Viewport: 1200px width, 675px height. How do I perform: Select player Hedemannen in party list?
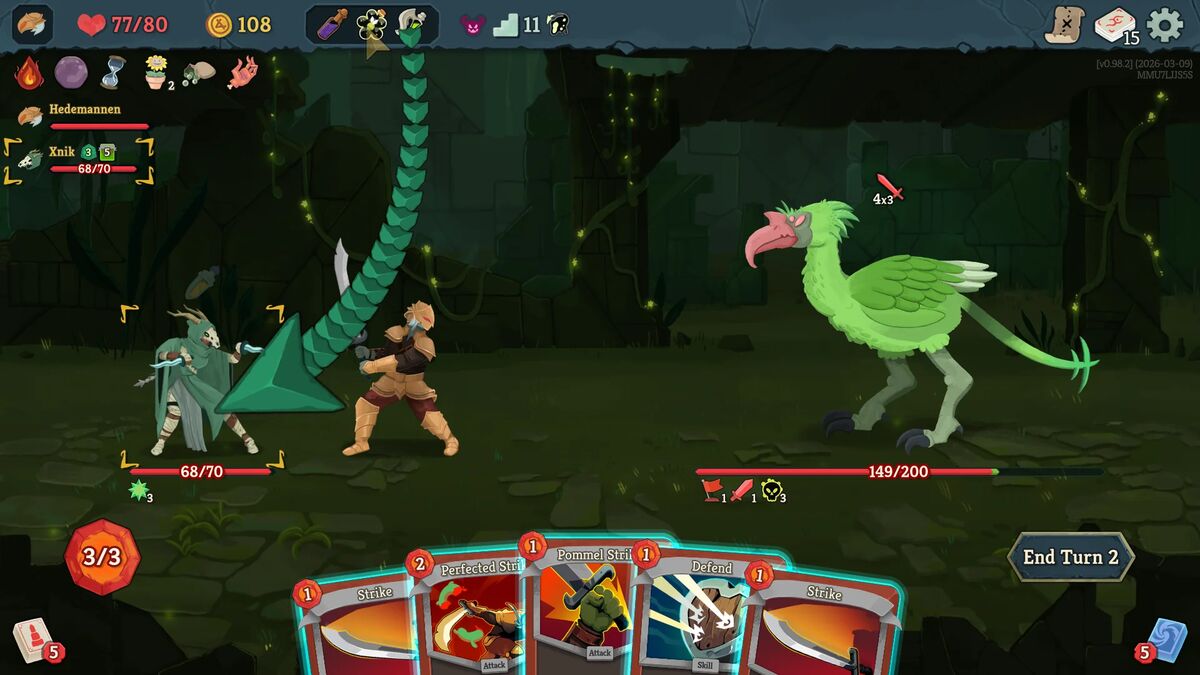pyautogui.click(x=85, y=109)
